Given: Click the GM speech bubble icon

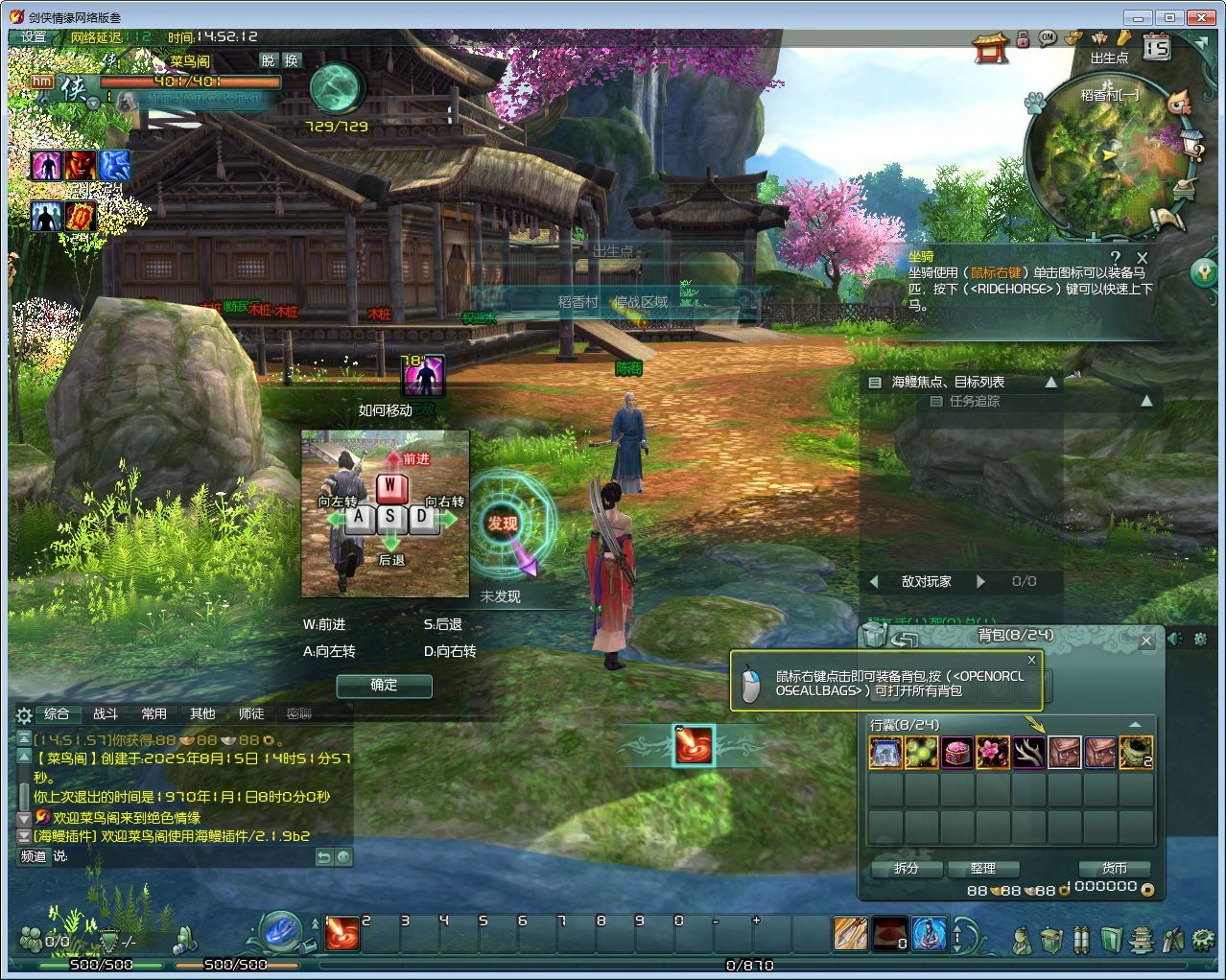Looking at the screenshot, I should 1048,37.
